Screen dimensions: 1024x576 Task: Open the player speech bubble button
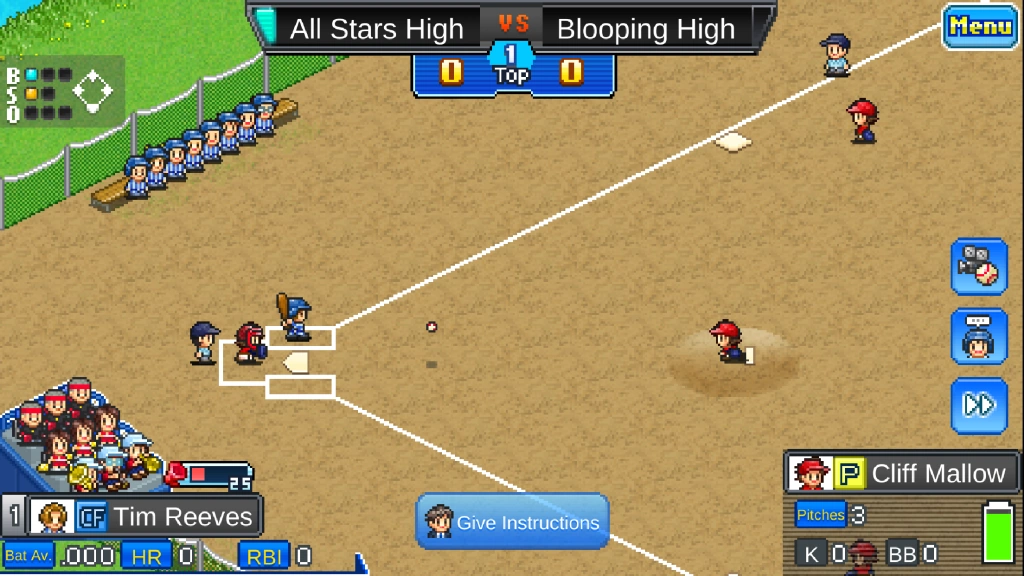(979, 336)
